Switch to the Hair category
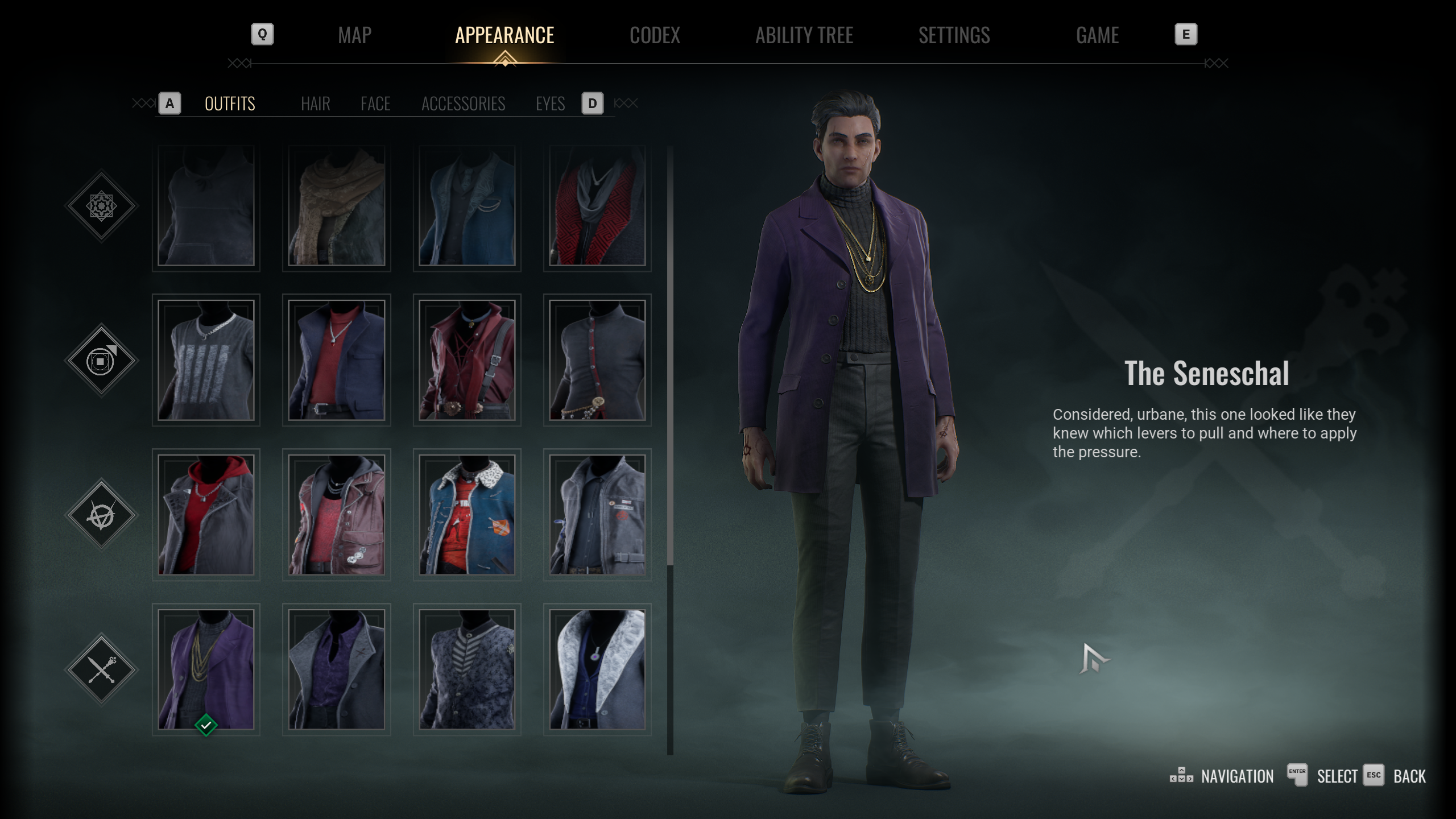The width and height of the screenshot is (1456, 819). point(315,104)
